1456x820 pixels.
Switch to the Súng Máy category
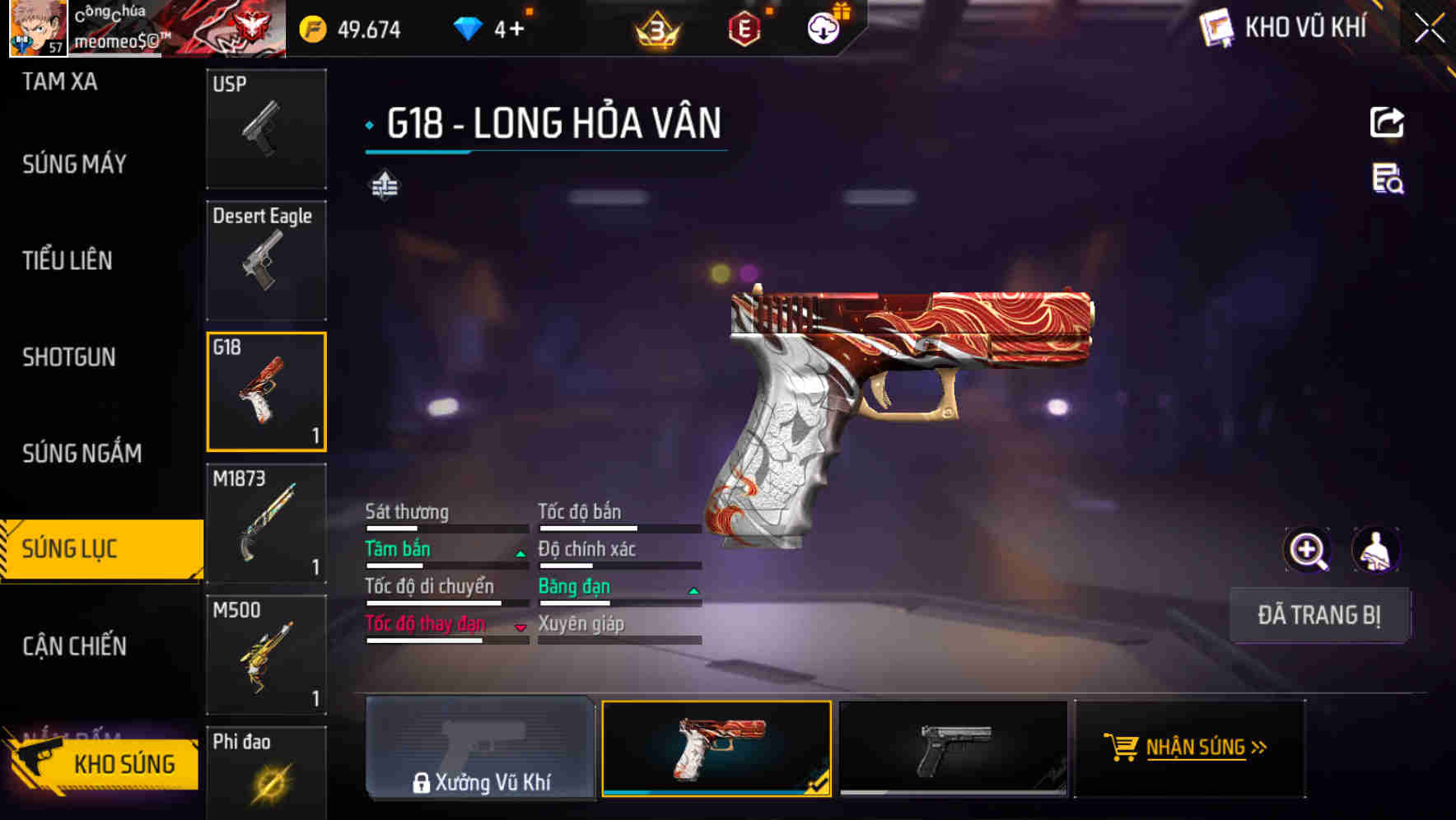click(74, 165)
